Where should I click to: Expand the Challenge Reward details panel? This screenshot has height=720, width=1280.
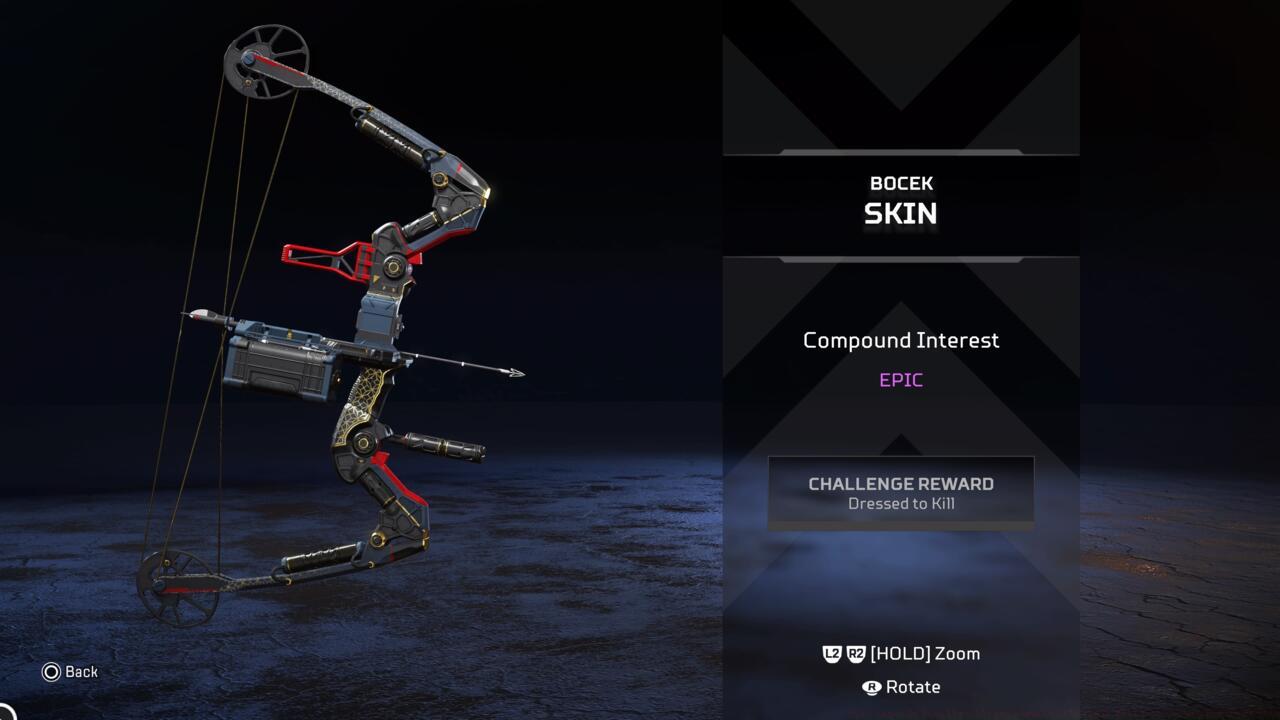pos(900,491)
